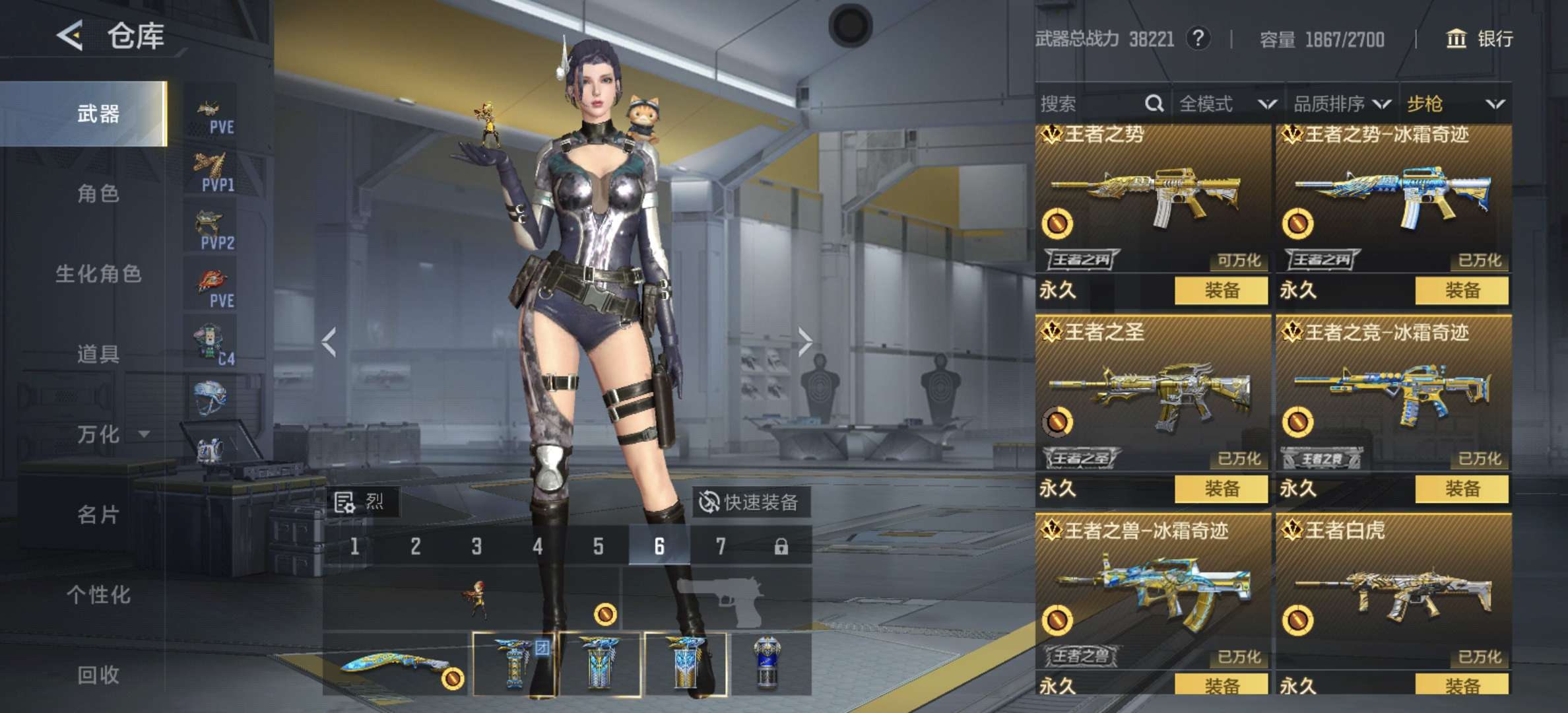Equip 王者之竞-冰霜奇迹 rifle
Viewport: 1568px width, 713px height.
[x=1462, y=489]
